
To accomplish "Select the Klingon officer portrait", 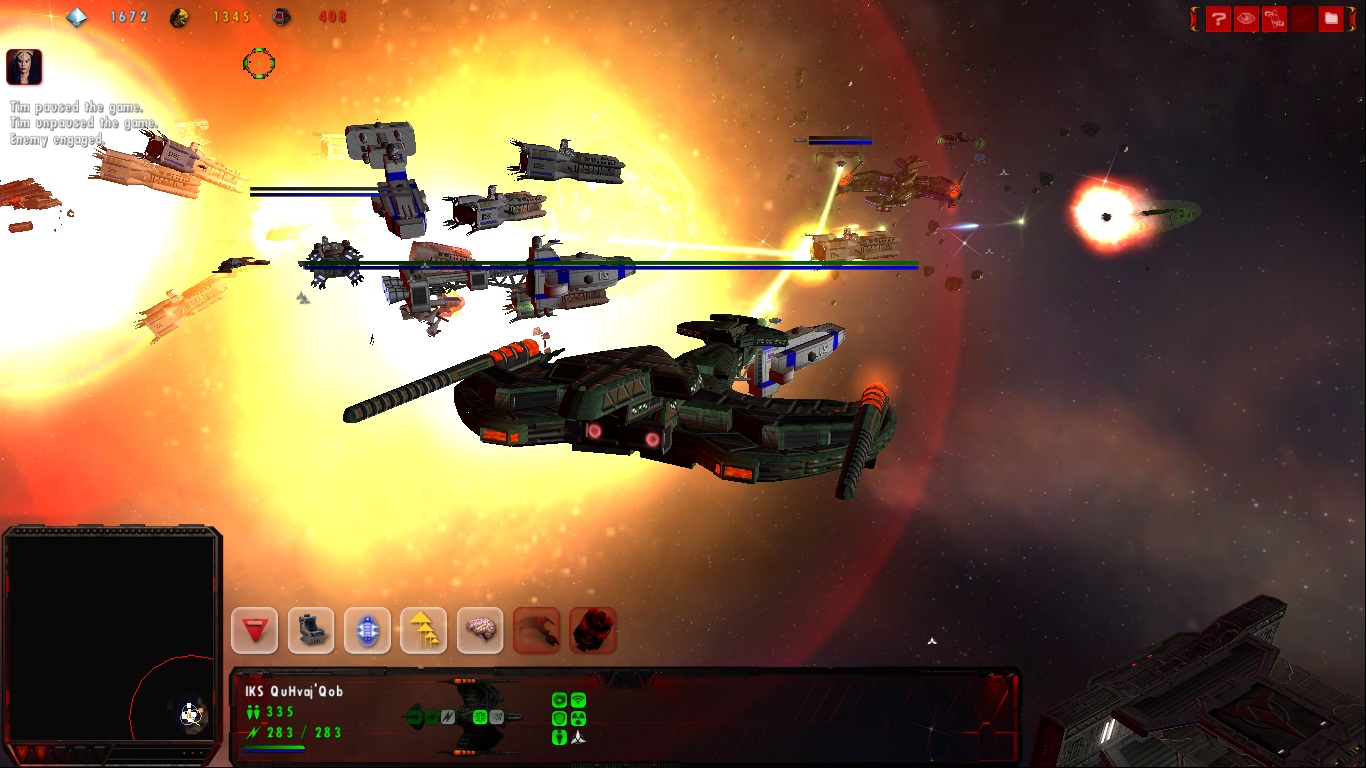I will pyautogui.click(x=24, y=66).
